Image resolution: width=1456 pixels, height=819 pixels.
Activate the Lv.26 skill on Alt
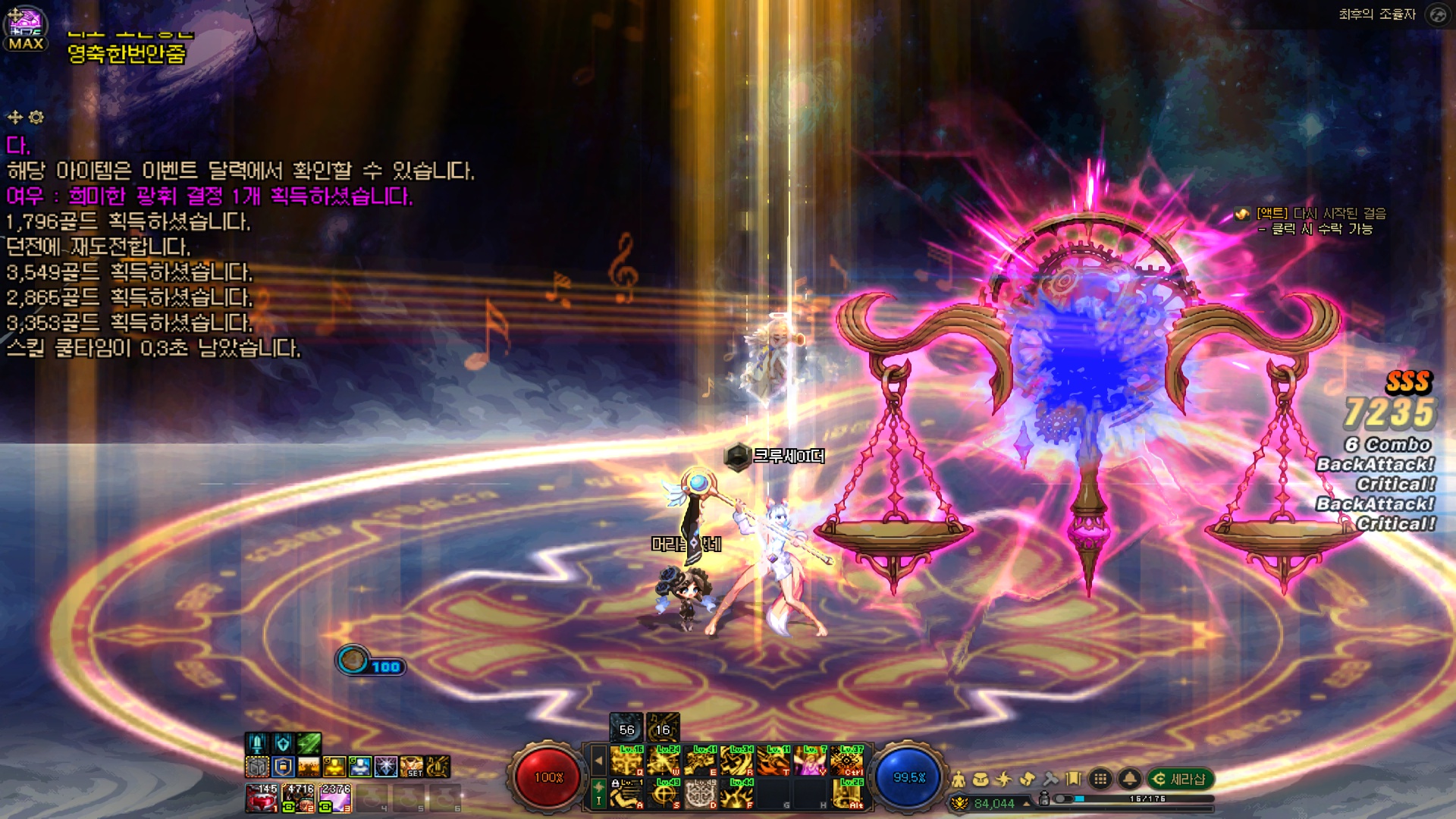pyautogui.click(x=847, y=794)
